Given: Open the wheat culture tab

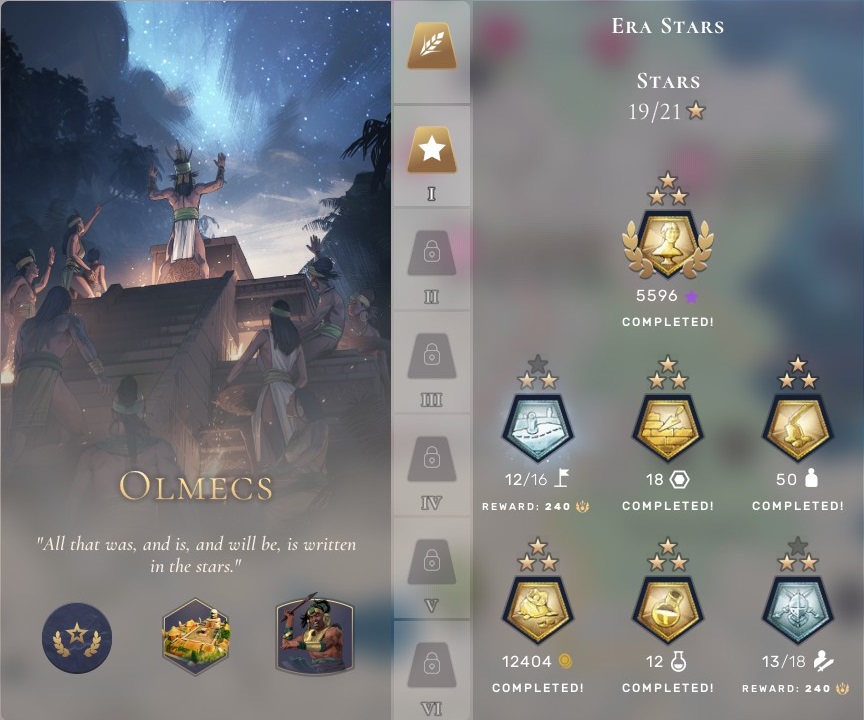Looking at the screenshot, I should [x=431, y=47].
